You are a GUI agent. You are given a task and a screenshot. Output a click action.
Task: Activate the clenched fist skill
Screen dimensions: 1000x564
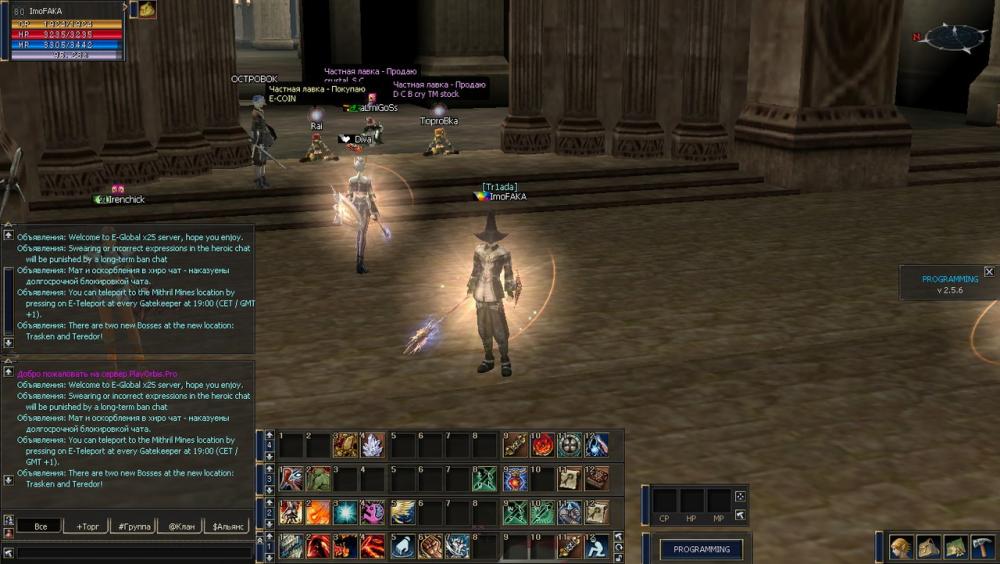tap(431, 546)
